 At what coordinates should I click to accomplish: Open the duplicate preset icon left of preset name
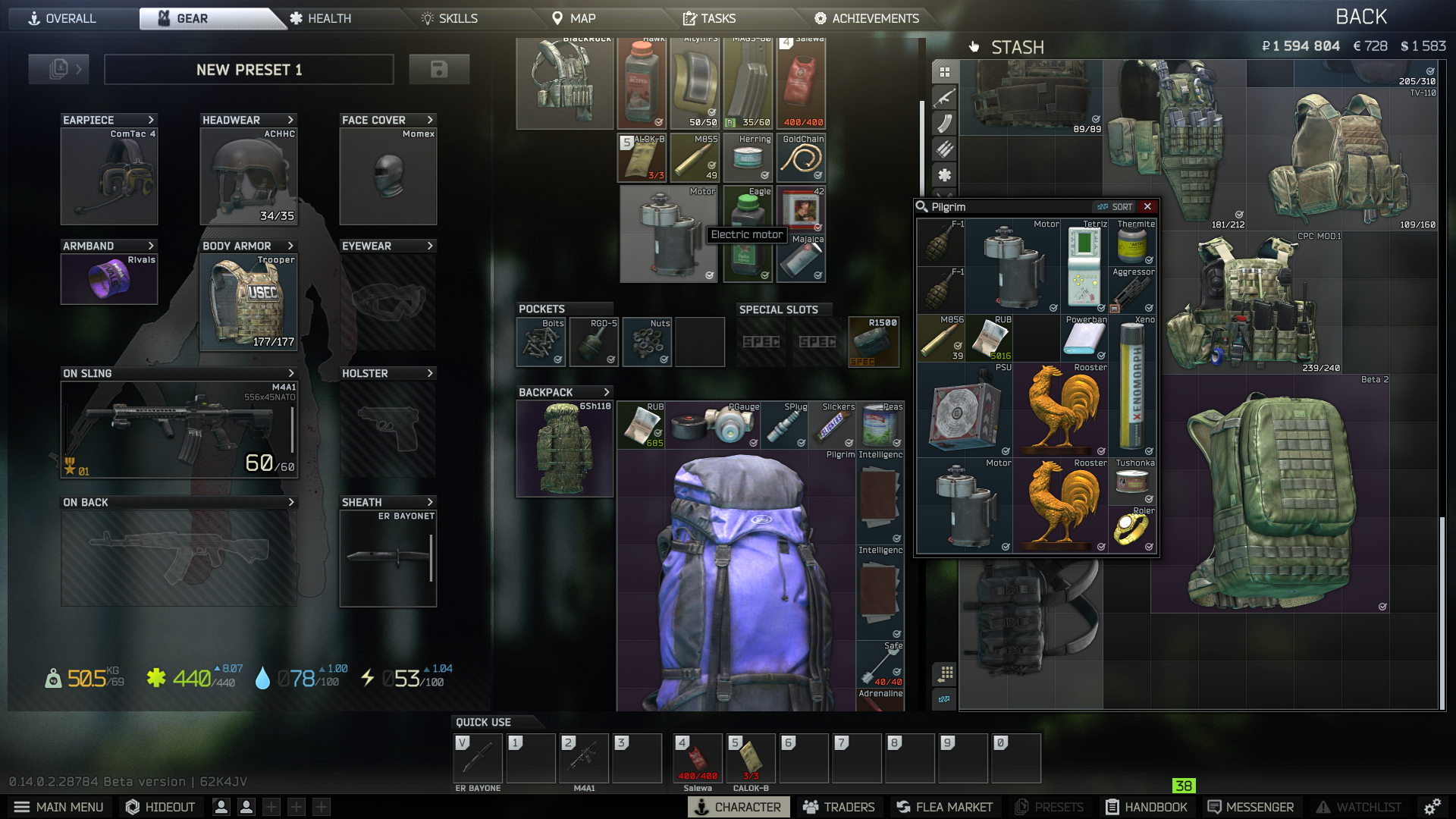(x=58, y=69)
